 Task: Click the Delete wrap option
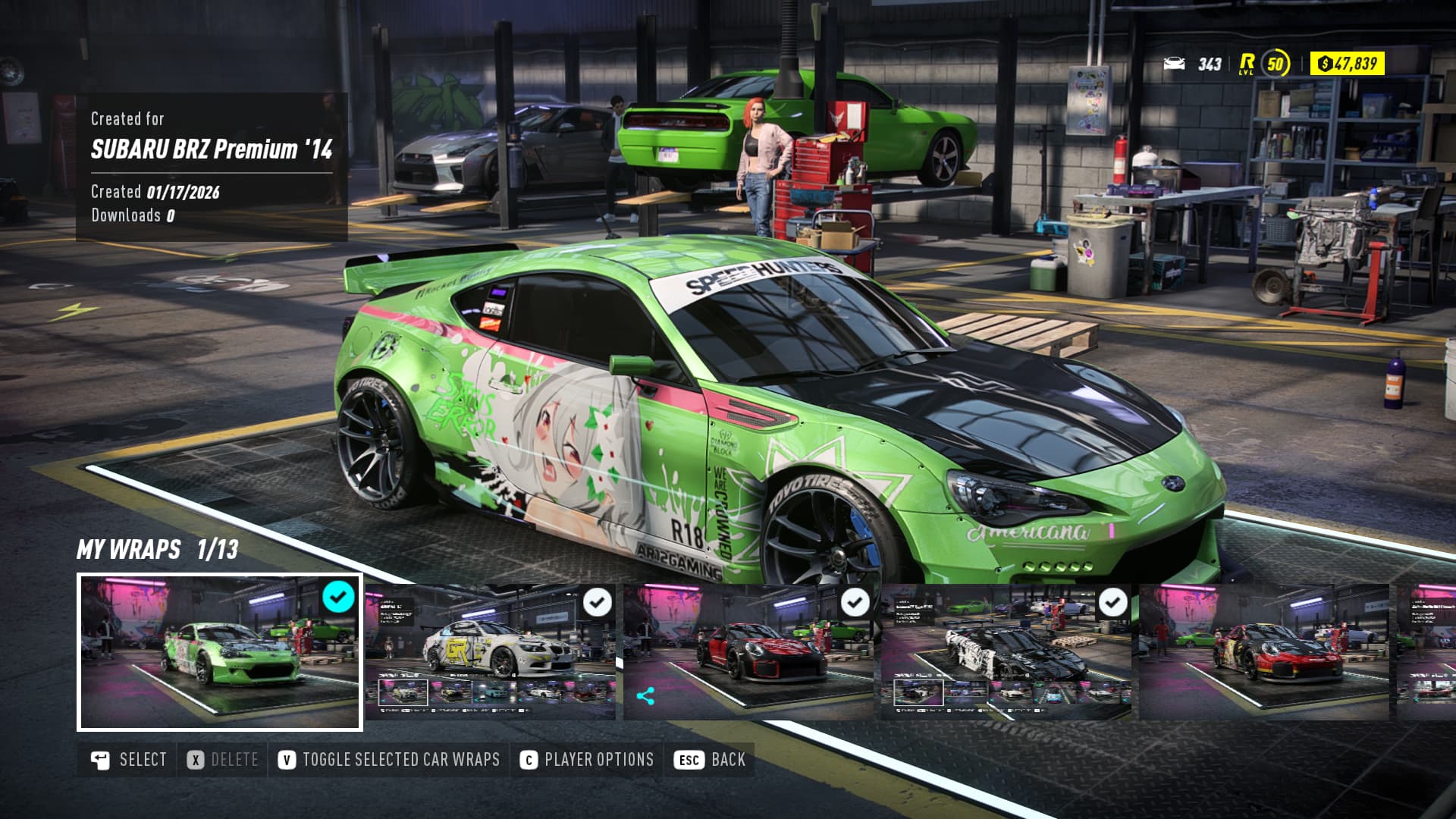223,760
